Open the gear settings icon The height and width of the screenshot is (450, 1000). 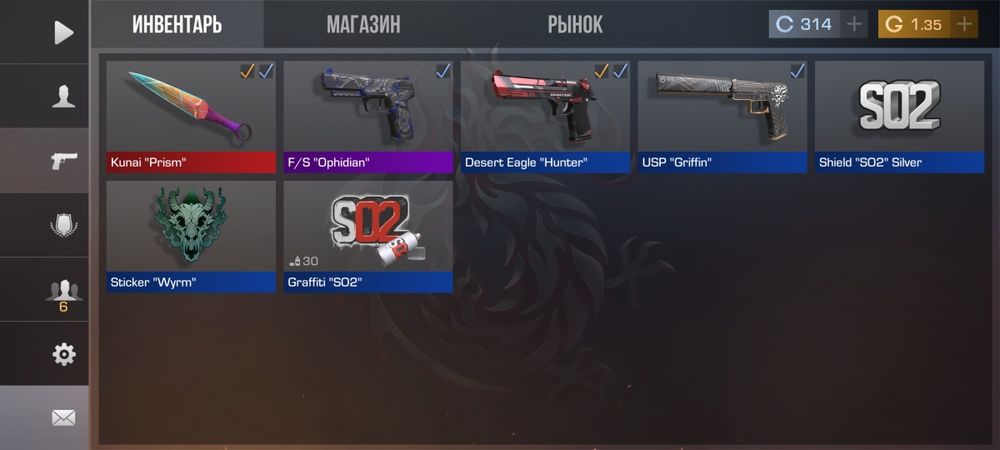pos(63,353)
